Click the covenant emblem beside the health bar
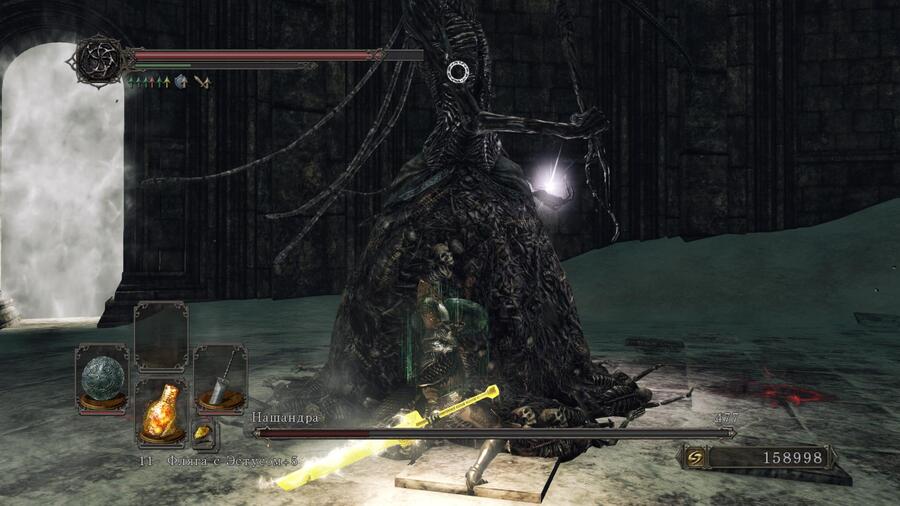 100,58
